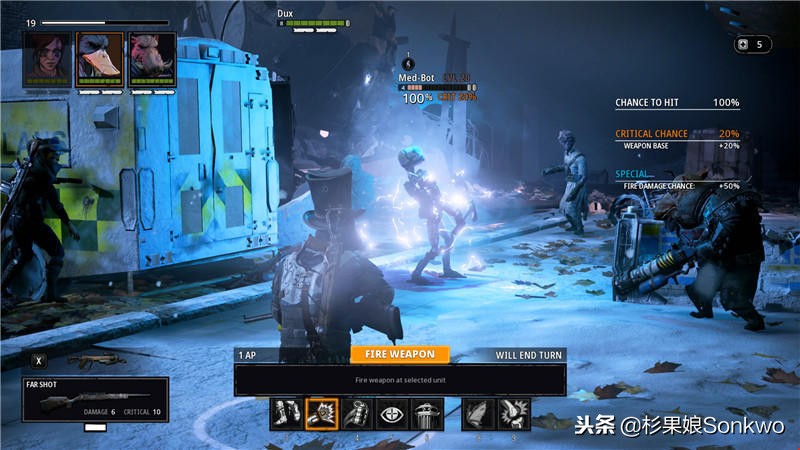Viewport: 800px width, 450px height.
Task: Activate the eye crosshair overwatch icon
Action: coord(391,414)
